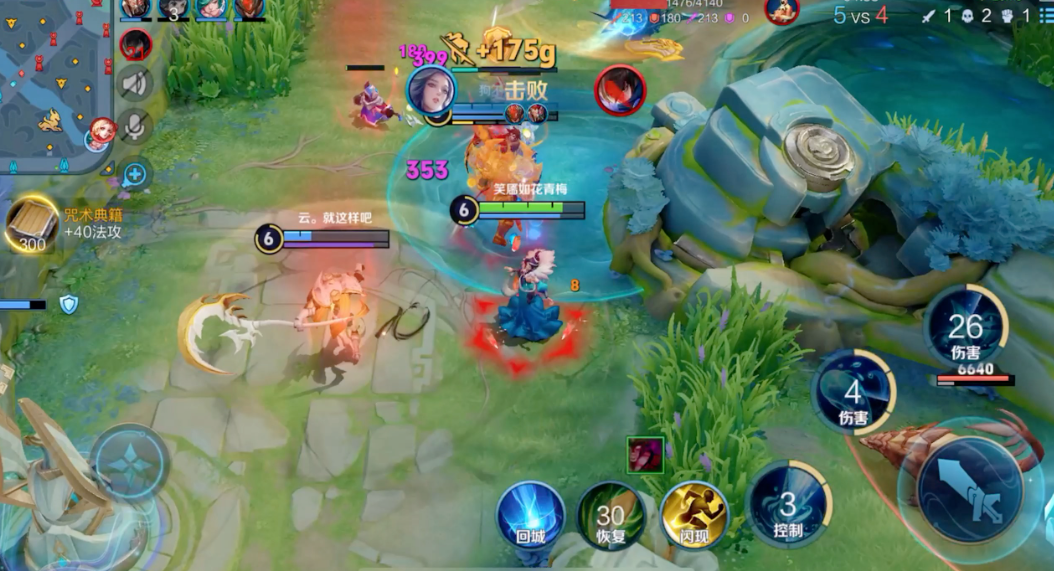Toggle the speaker voice chat icon
Image resolution: width=1054 pixels, height=571 pixels.
point(135,84)
